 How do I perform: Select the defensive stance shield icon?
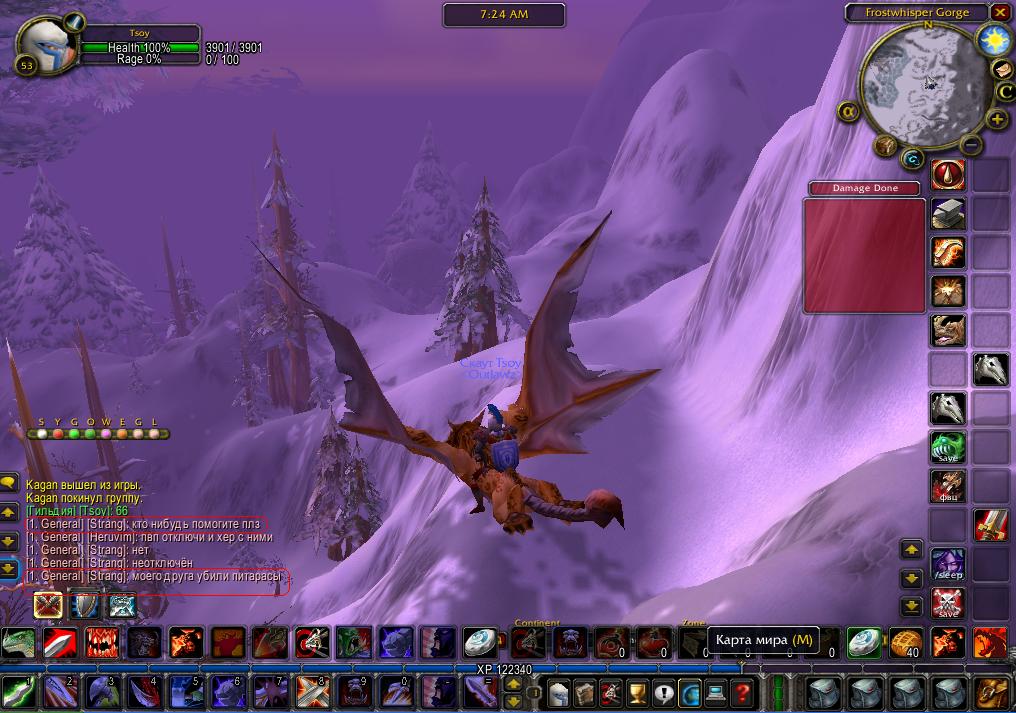[85, 605]
